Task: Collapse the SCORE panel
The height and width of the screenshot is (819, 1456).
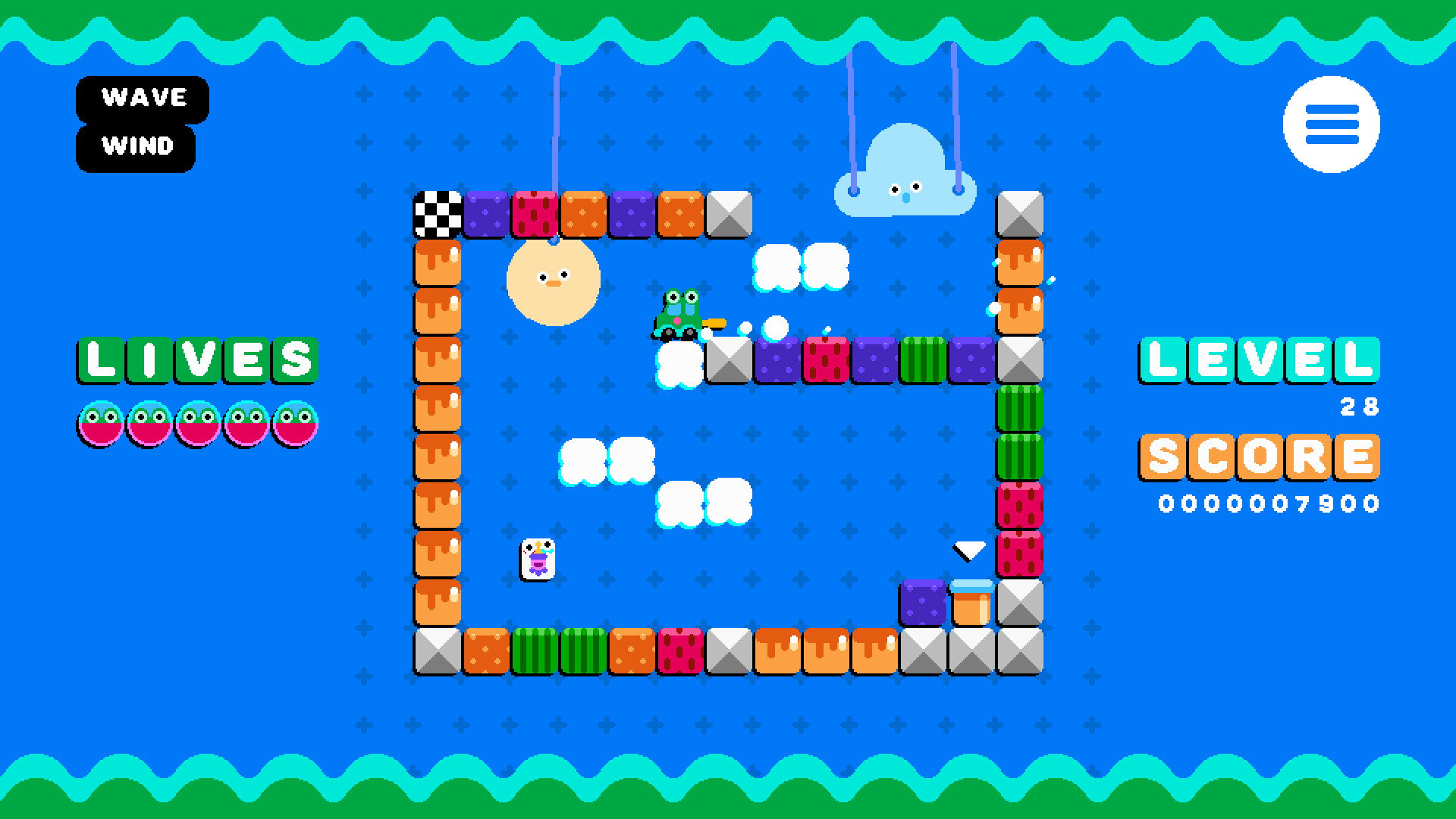Action: [1259, 457]
